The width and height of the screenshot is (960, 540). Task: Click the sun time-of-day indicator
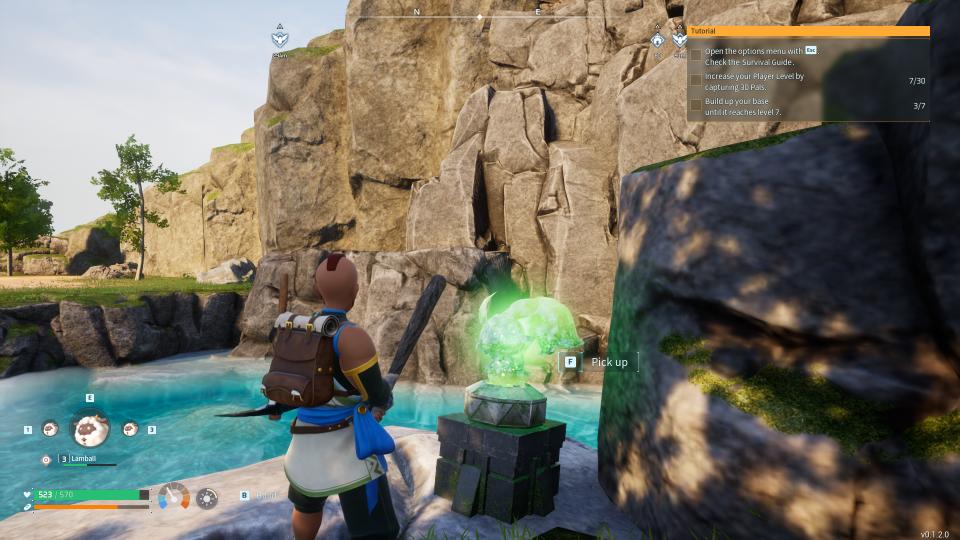(x=207, y=497)
